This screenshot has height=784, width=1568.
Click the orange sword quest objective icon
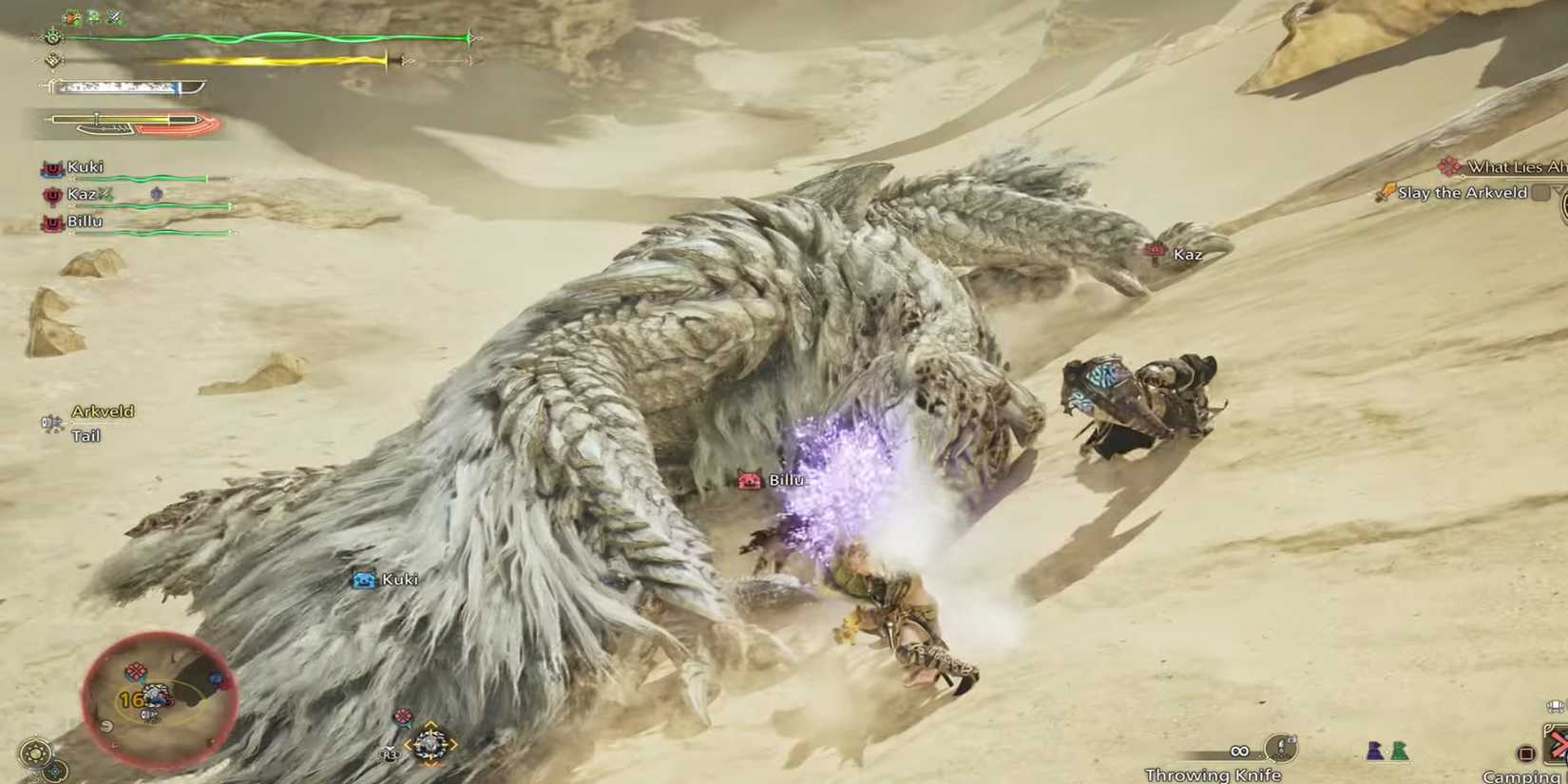tap(1387, 191)
